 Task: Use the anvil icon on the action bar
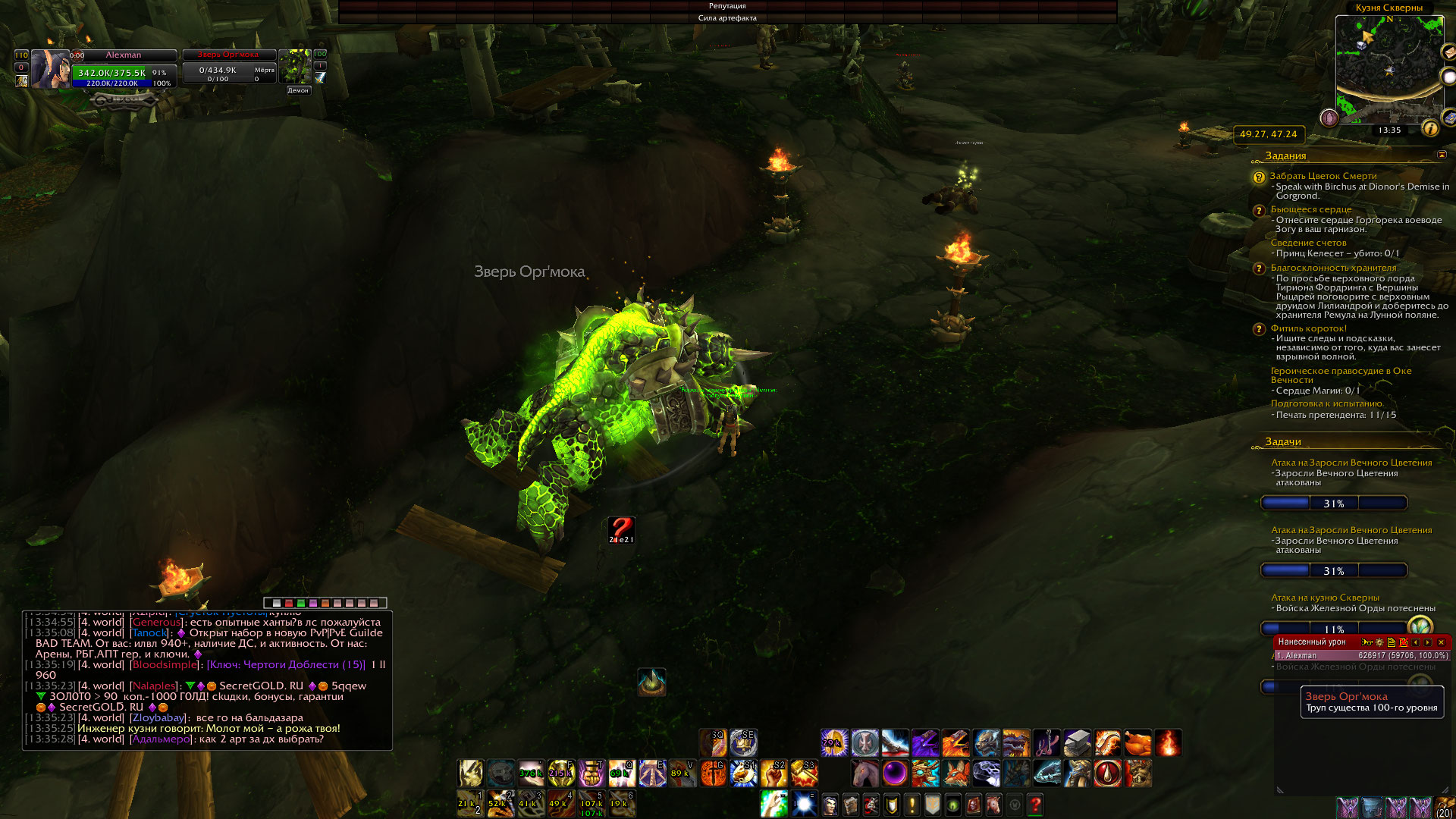pos(1077,743)
